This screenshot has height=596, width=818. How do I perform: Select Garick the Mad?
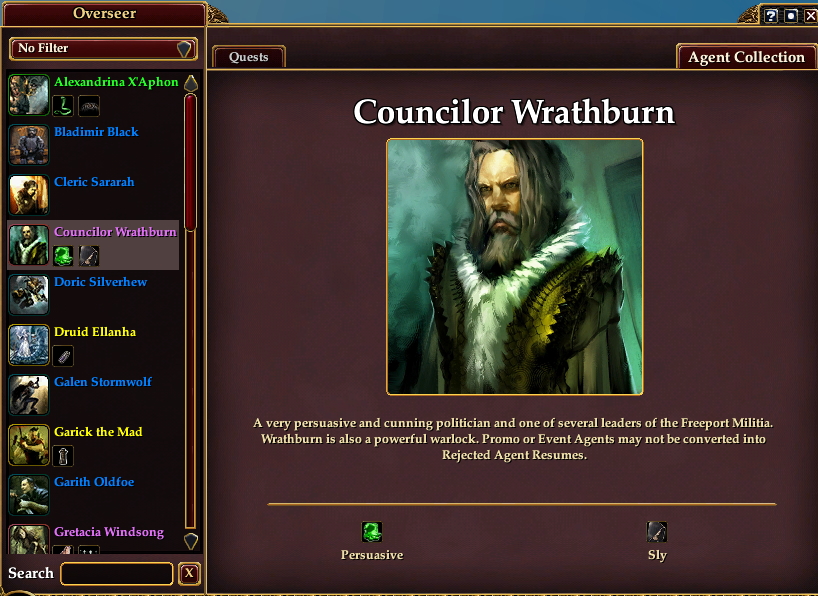[98, 432]
